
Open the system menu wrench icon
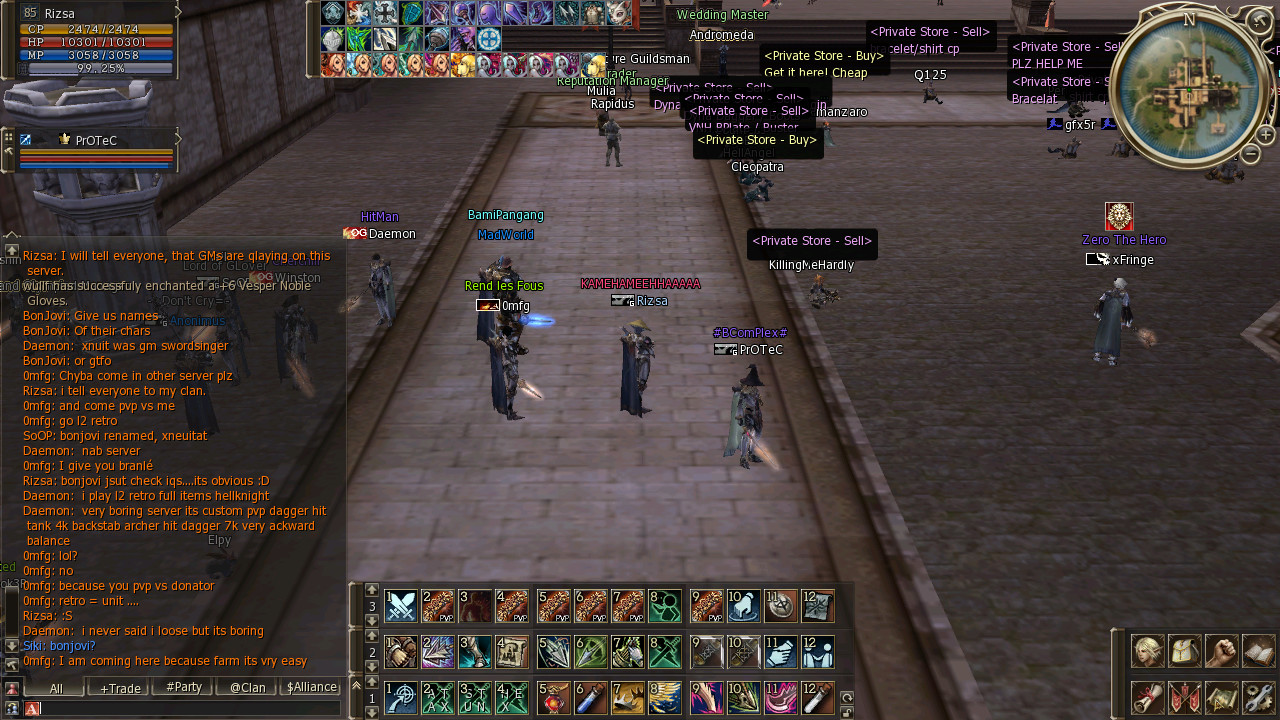(x=1258, y=697)
